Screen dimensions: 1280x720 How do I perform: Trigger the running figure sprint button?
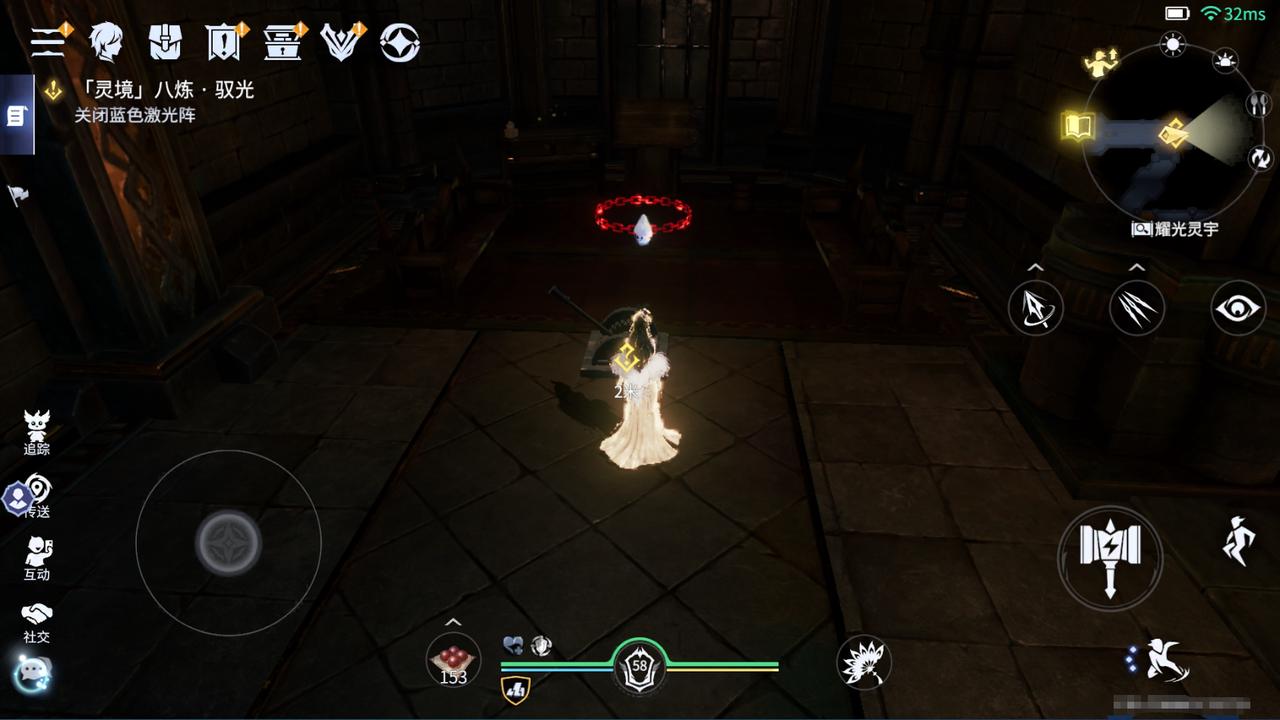coord(1238,541)
